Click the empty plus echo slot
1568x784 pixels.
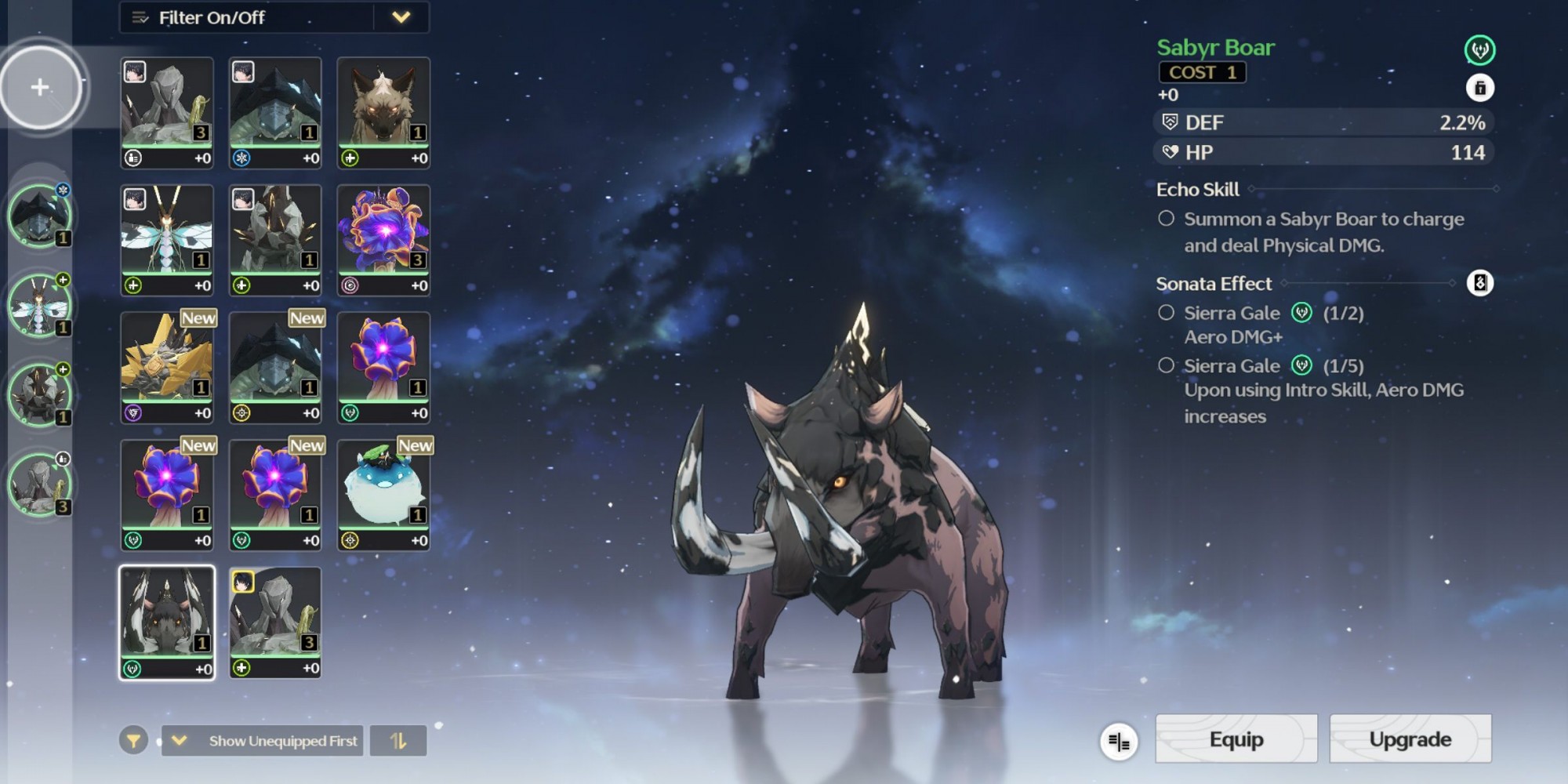pos(40,87)
